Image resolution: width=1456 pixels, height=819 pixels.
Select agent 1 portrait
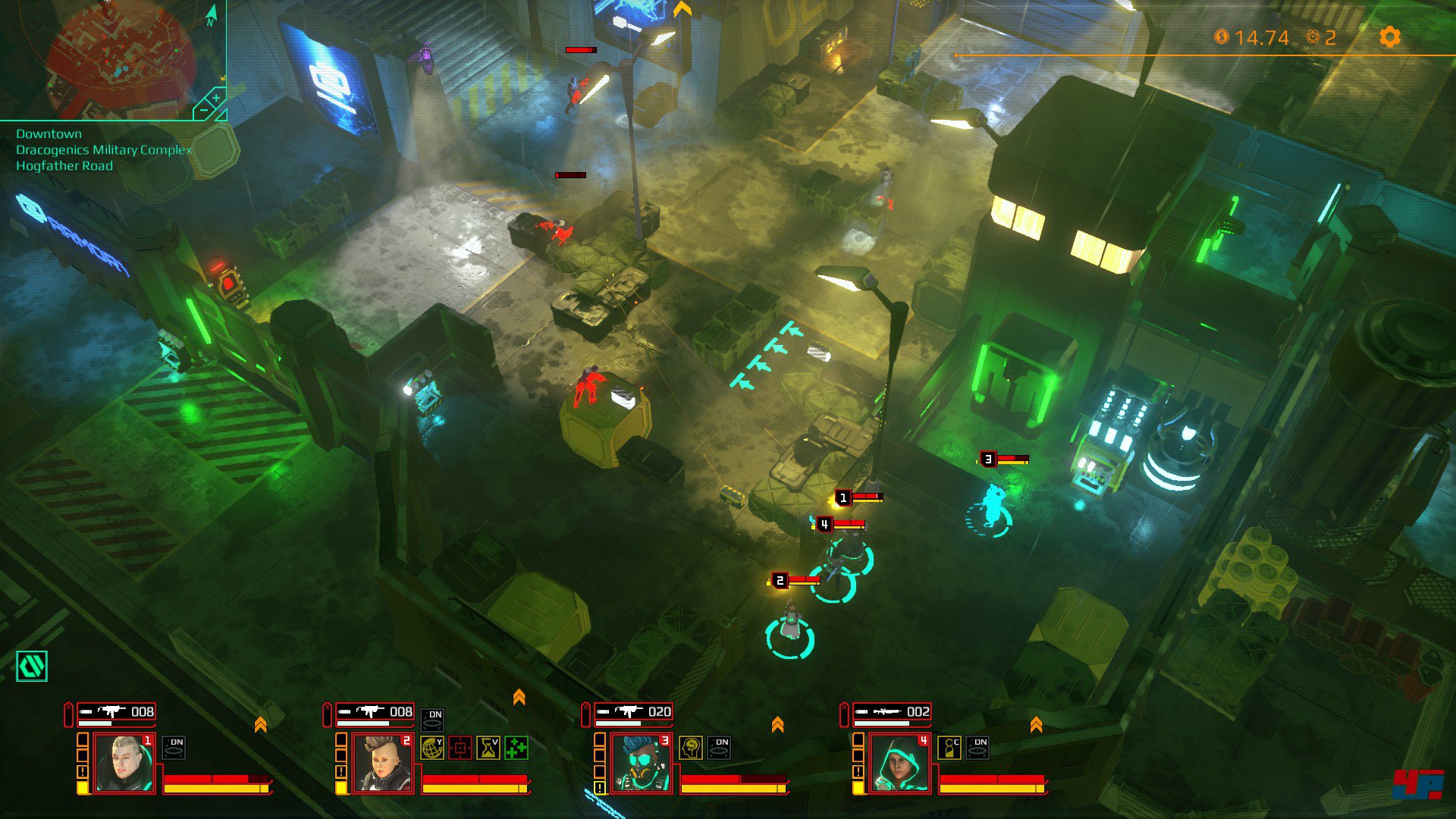tap(124, 764)
